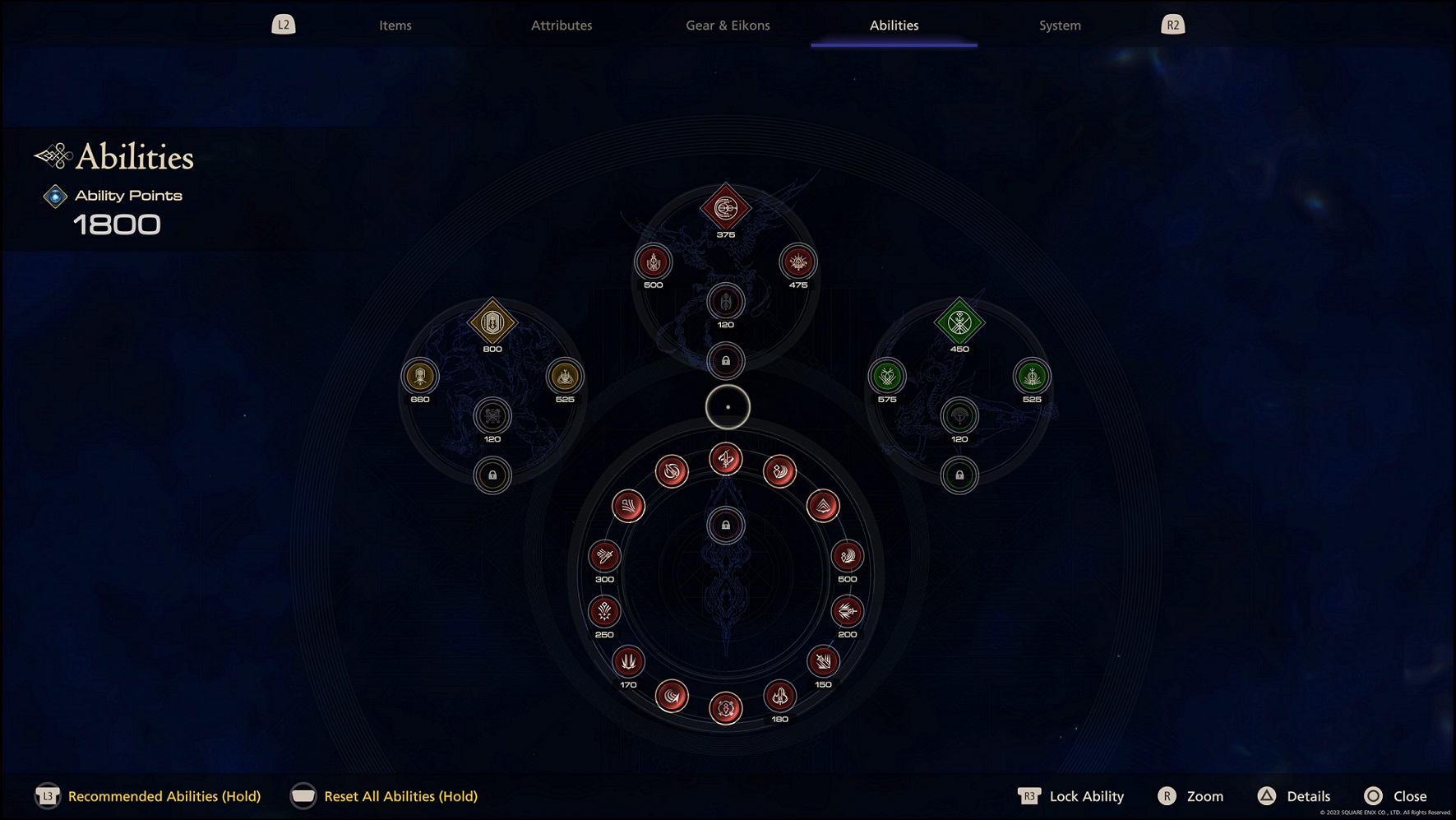Image resolution: width=1456 pixels, height=820 pixels.
Task: Select the locked ability below the Phoenix tree
Action: pos(726,359)
